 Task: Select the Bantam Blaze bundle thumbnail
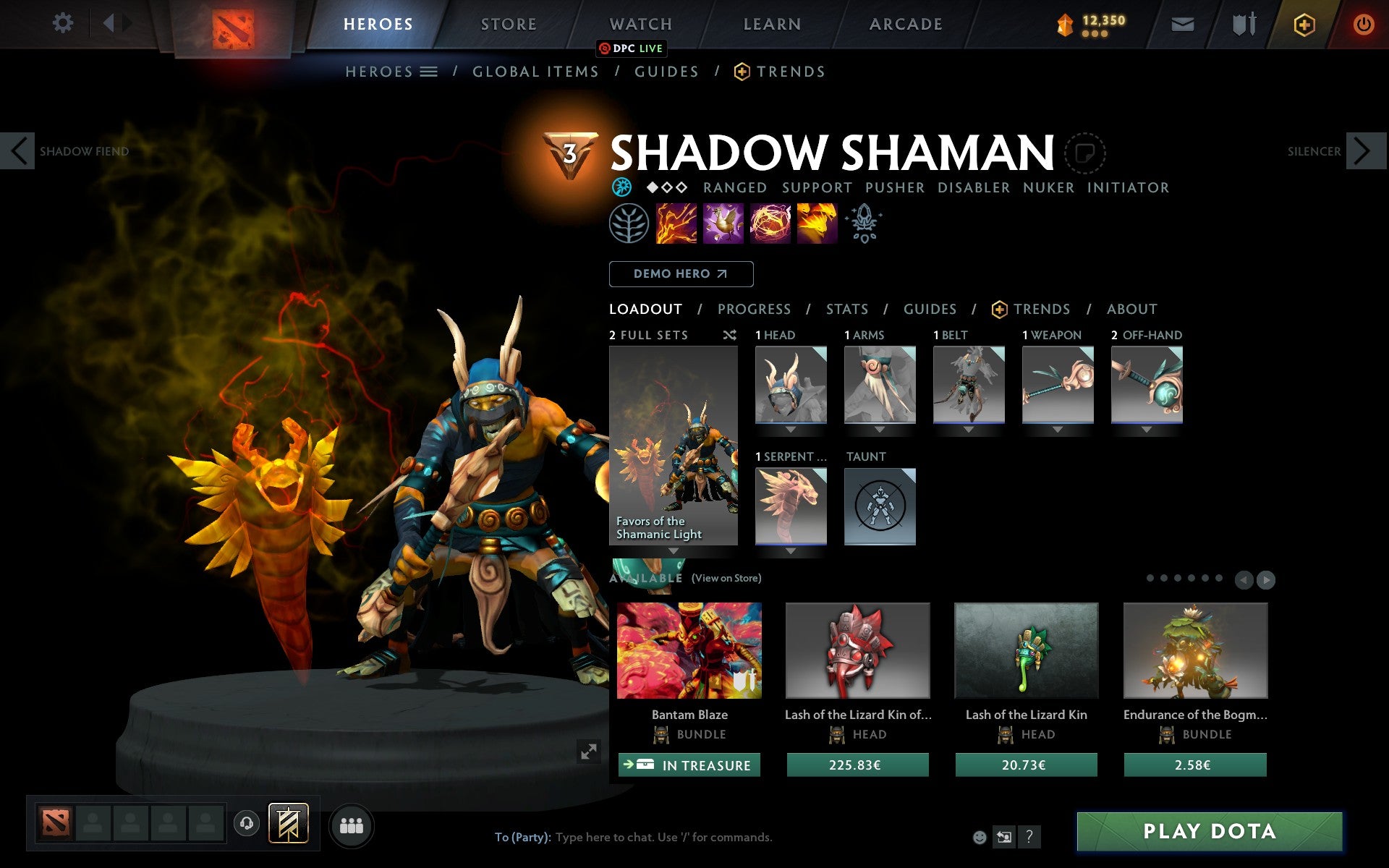[x=689, y=650]
